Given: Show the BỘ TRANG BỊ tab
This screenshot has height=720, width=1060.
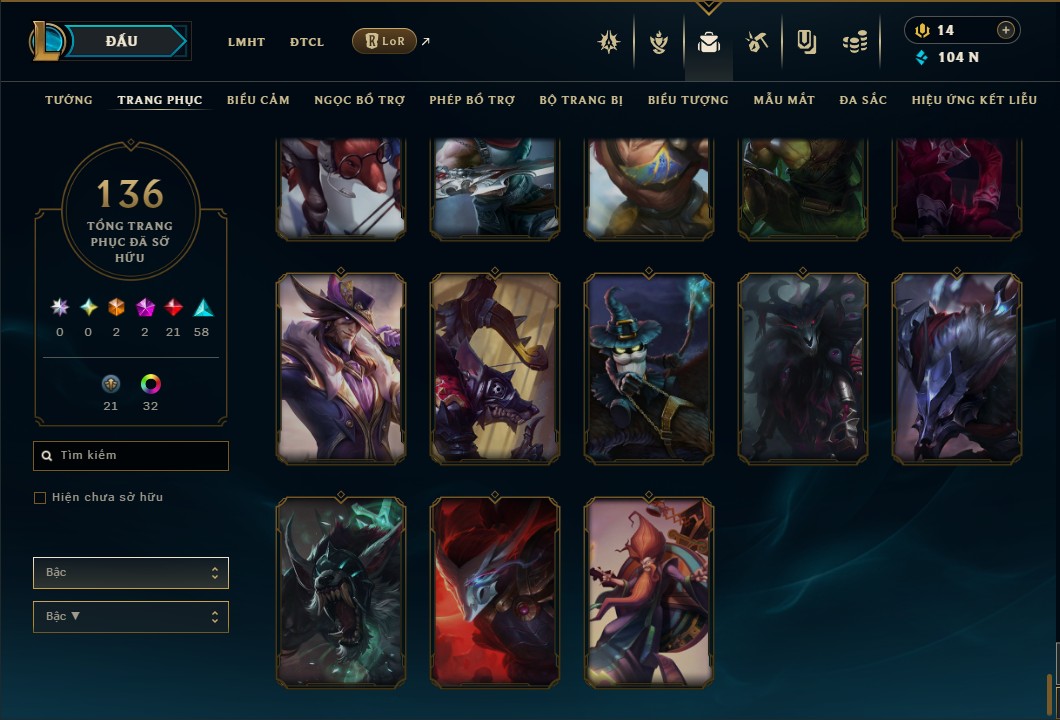Looking at the screenshot, I should click(x=581, y=100).
